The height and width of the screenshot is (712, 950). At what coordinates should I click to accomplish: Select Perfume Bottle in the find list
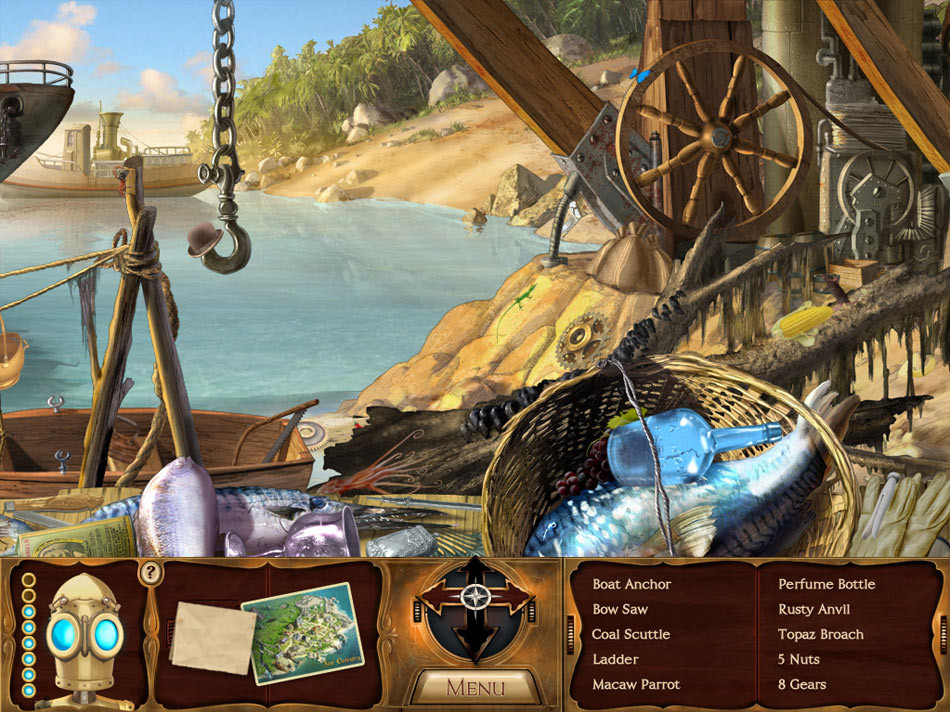[x=826, y=584]
